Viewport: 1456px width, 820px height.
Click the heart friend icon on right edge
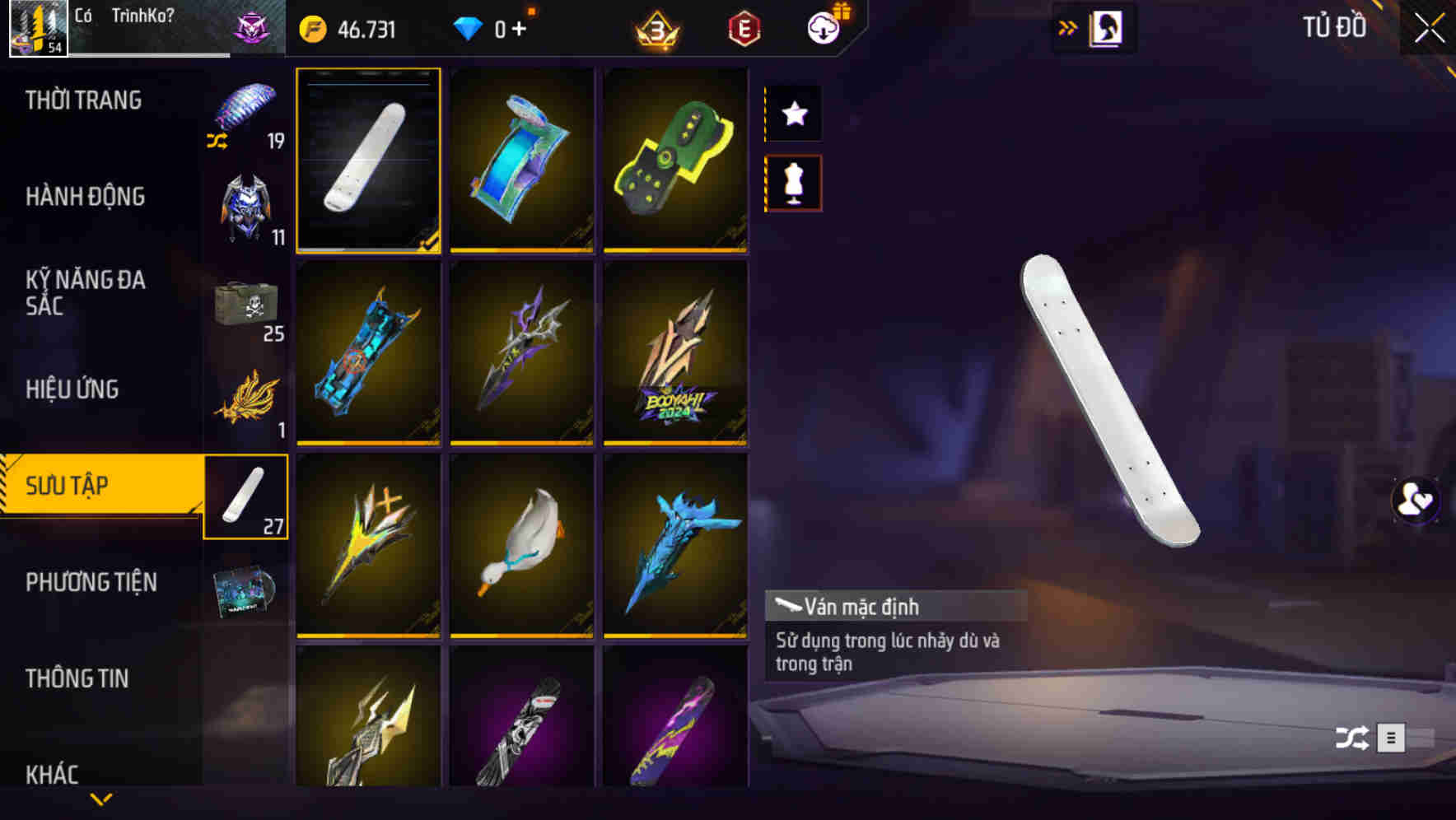pos(1414,501)
